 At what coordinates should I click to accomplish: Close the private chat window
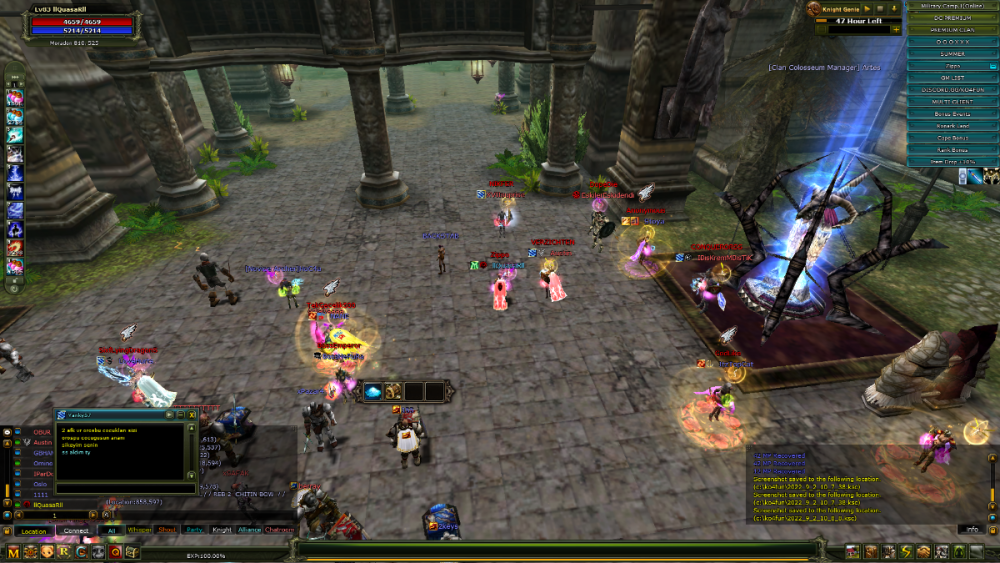[x=191, y=414]
